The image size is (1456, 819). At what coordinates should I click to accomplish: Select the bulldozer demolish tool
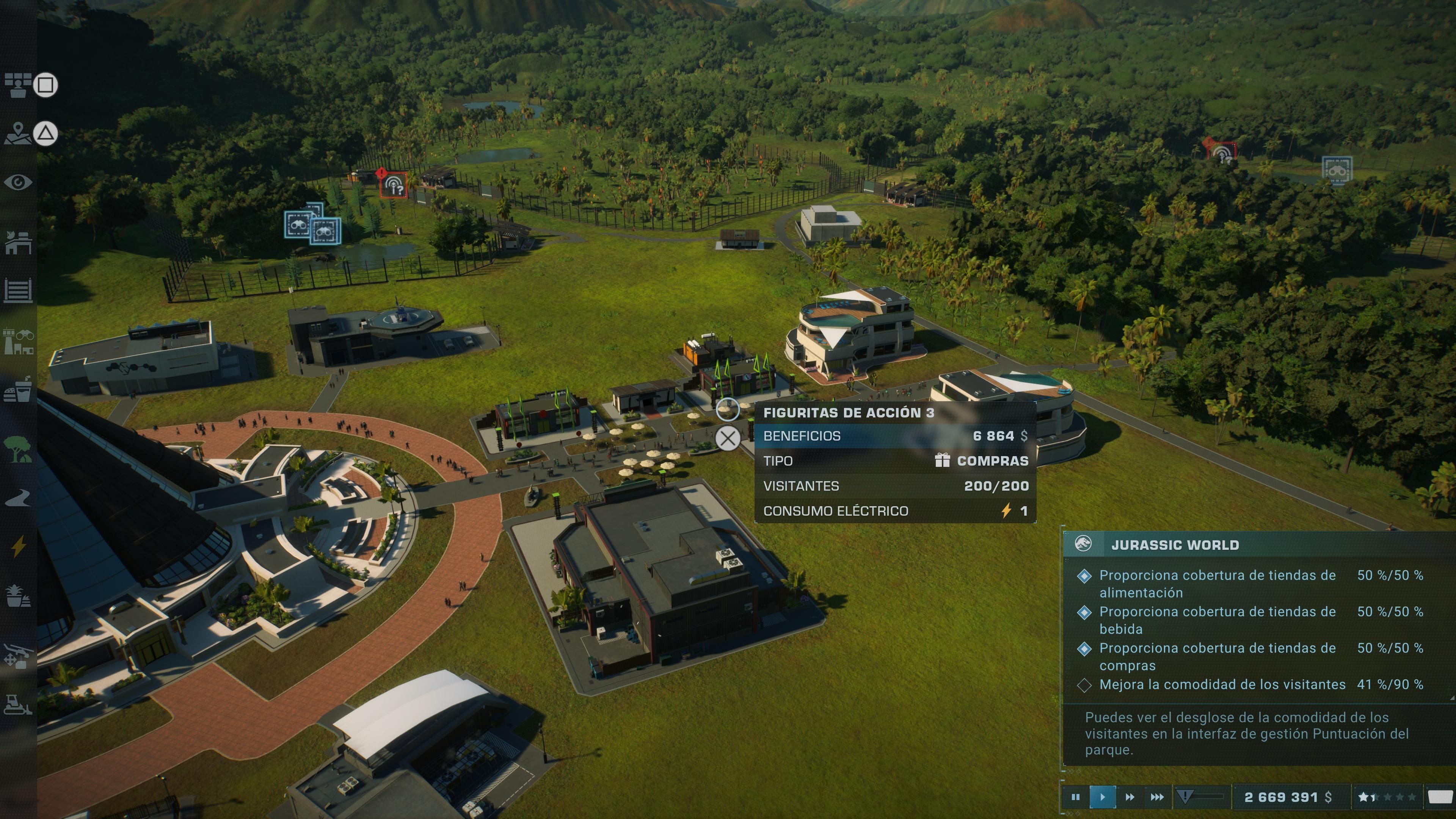(18, 704)
